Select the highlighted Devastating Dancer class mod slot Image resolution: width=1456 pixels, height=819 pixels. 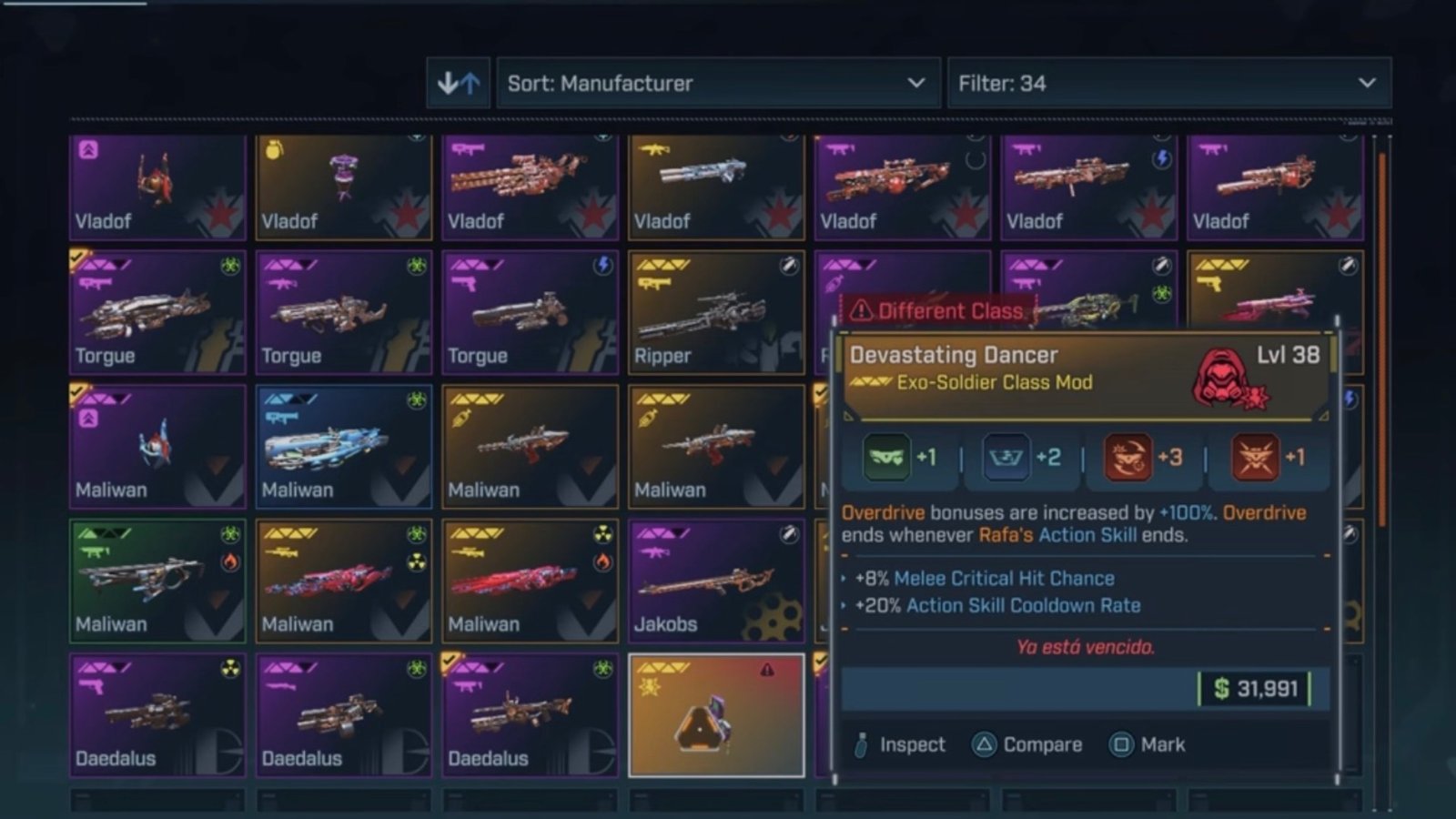pyautogui.click(x=716, y=715)
